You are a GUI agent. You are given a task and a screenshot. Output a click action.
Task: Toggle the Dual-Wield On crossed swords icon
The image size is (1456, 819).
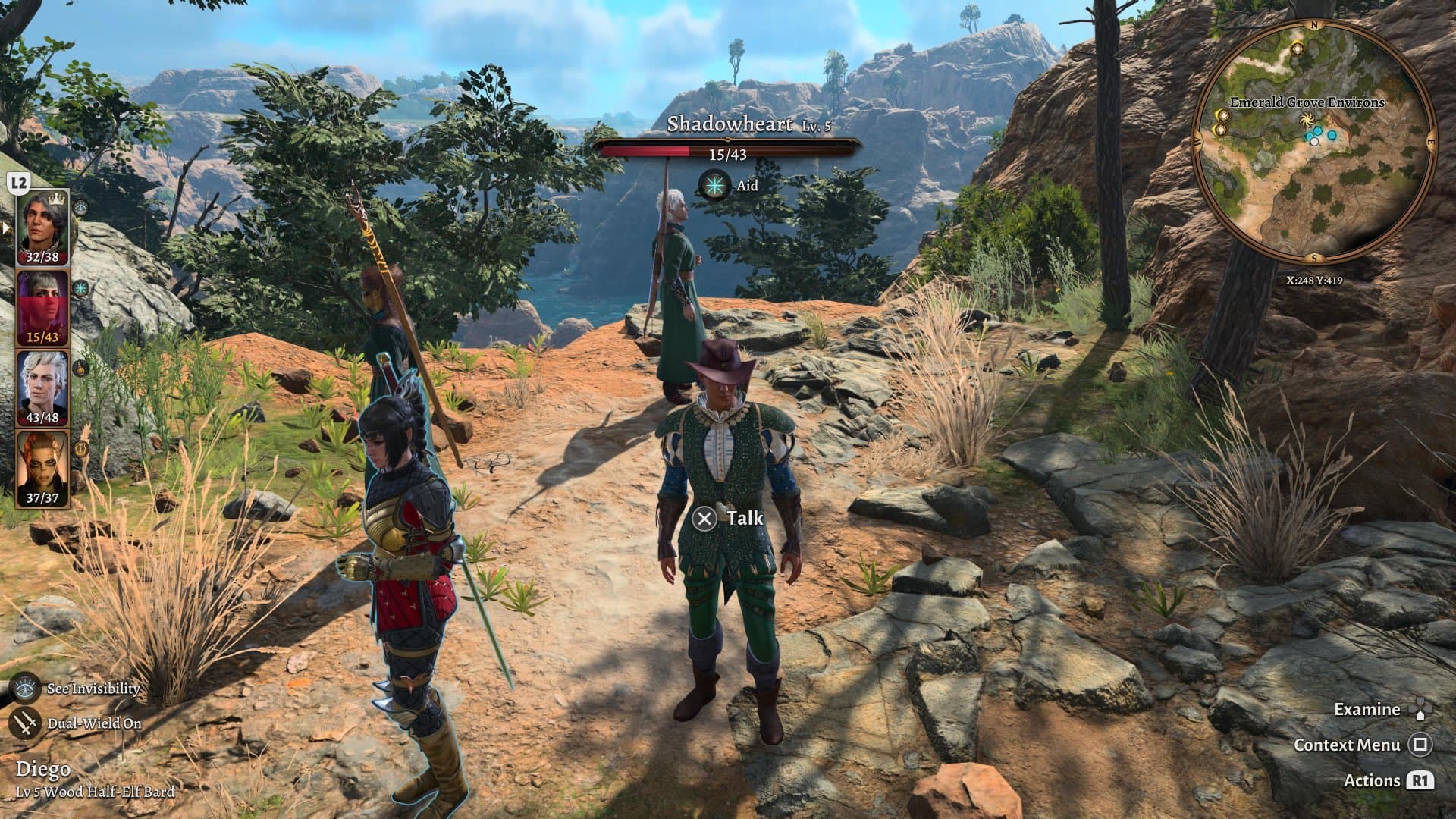(27, 723)
